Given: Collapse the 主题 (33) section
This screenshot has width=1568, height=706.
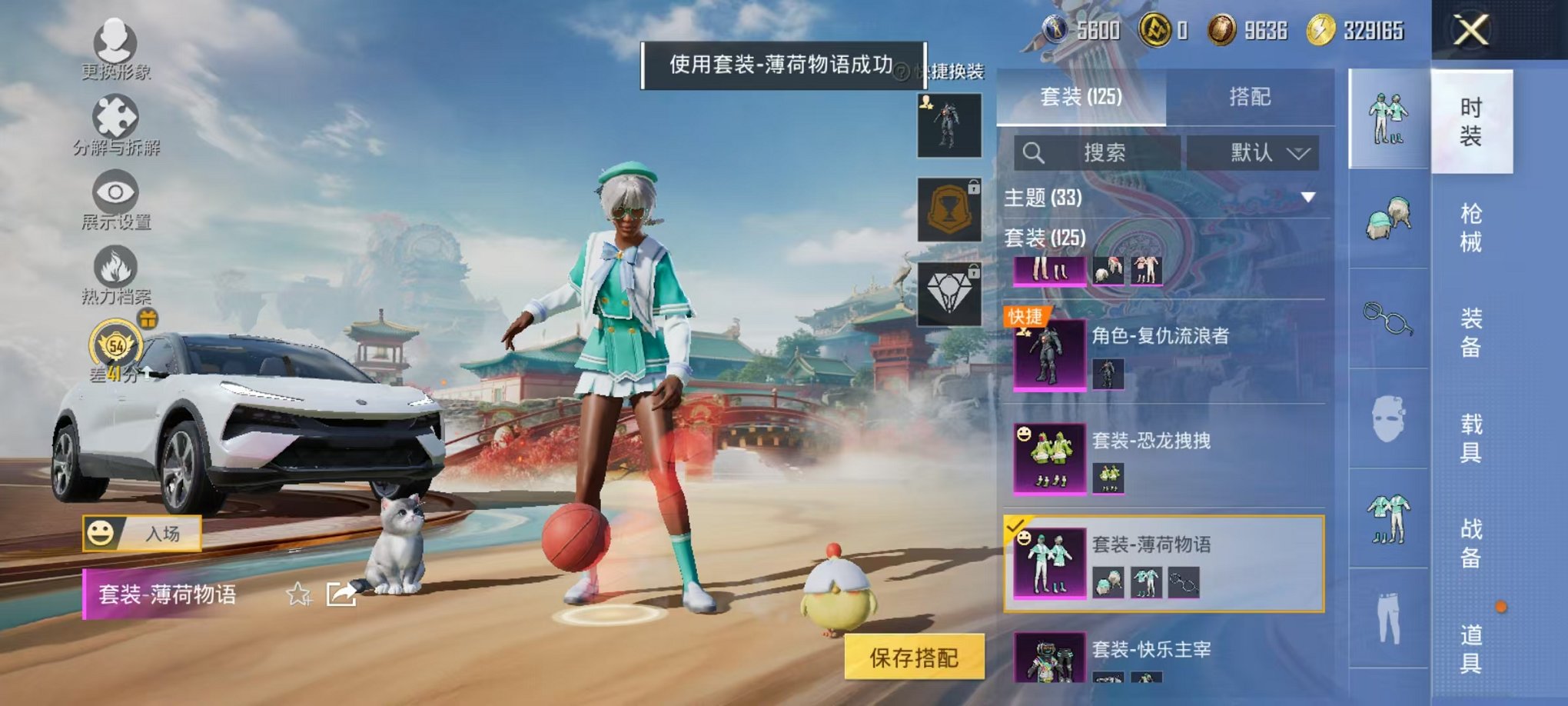Looking at the screenshot, I should coord(1307,198).
